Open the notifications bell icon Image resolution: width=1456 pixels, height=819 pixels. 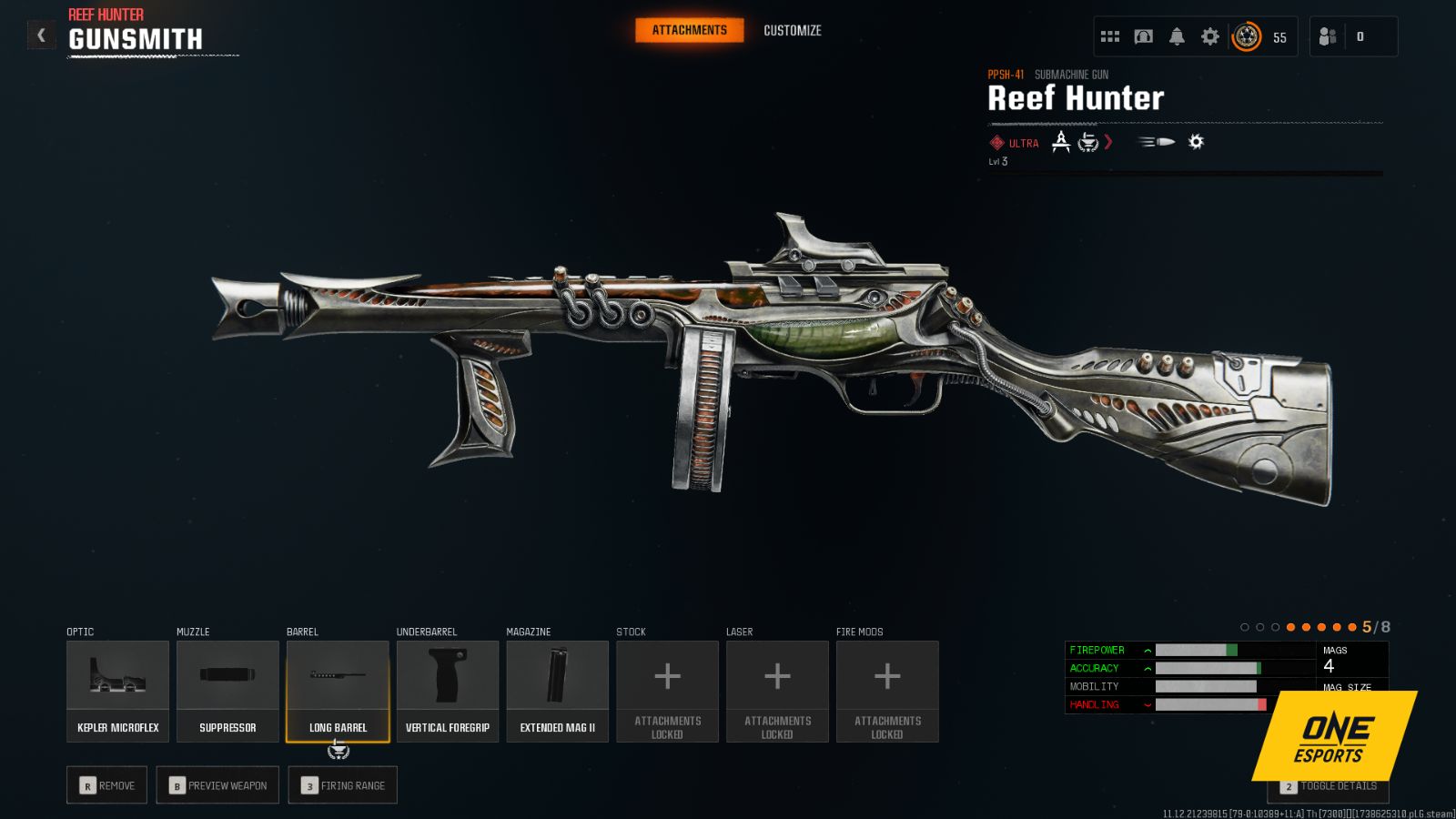pos(1177,36)
